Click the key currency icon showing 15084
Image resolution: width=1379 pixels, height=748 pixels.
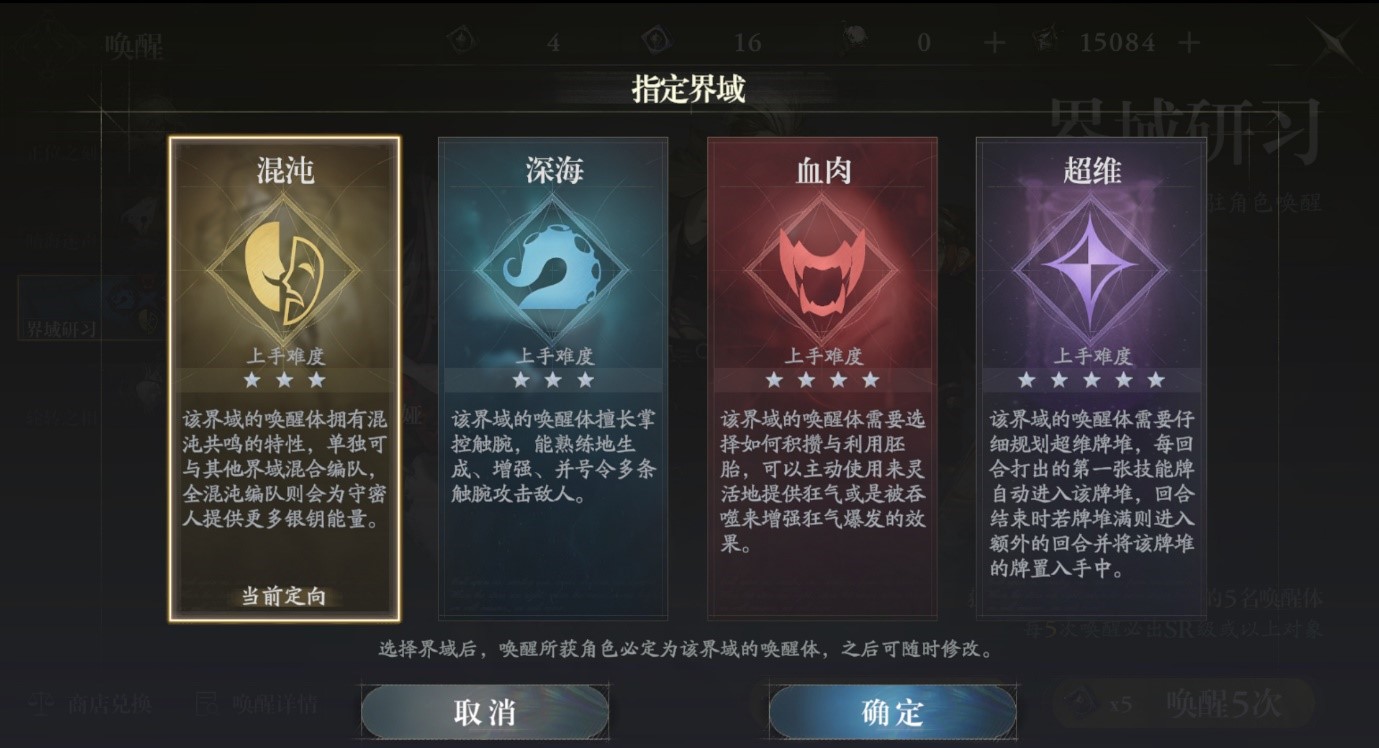click(1047, 43)
